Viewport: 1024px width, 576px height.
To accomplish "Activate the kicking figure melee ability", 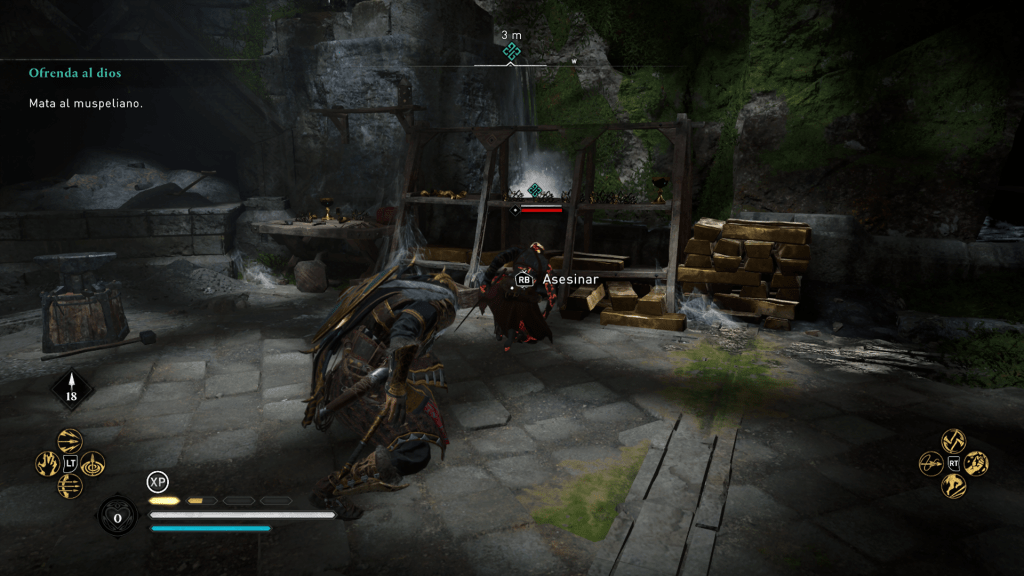I will [x=953, y=486].
